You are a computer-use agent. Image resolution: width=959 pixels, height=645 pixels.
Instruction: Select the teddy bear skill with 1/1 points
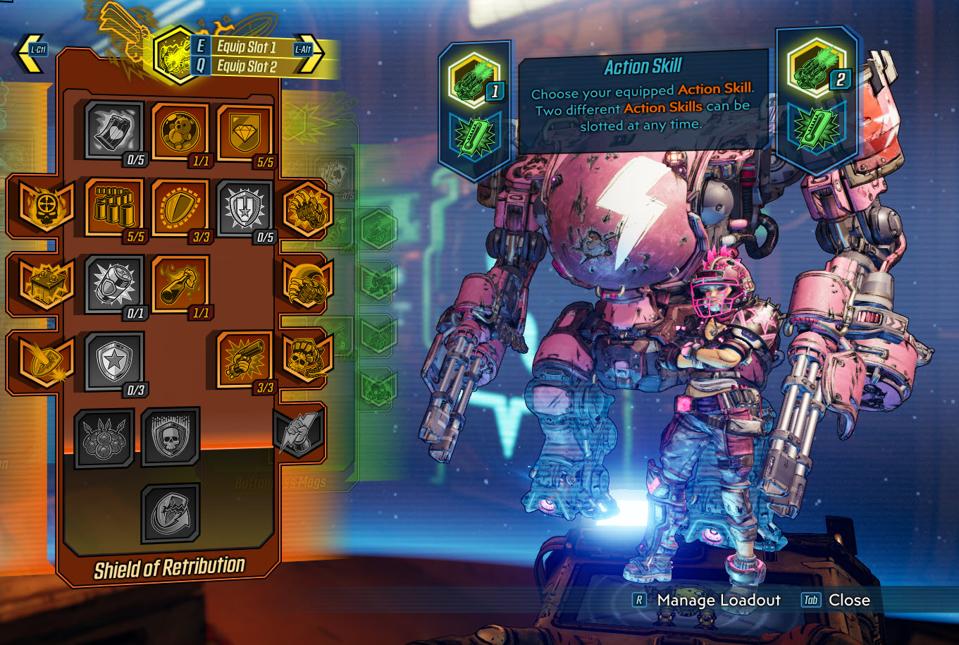point(180,130)
